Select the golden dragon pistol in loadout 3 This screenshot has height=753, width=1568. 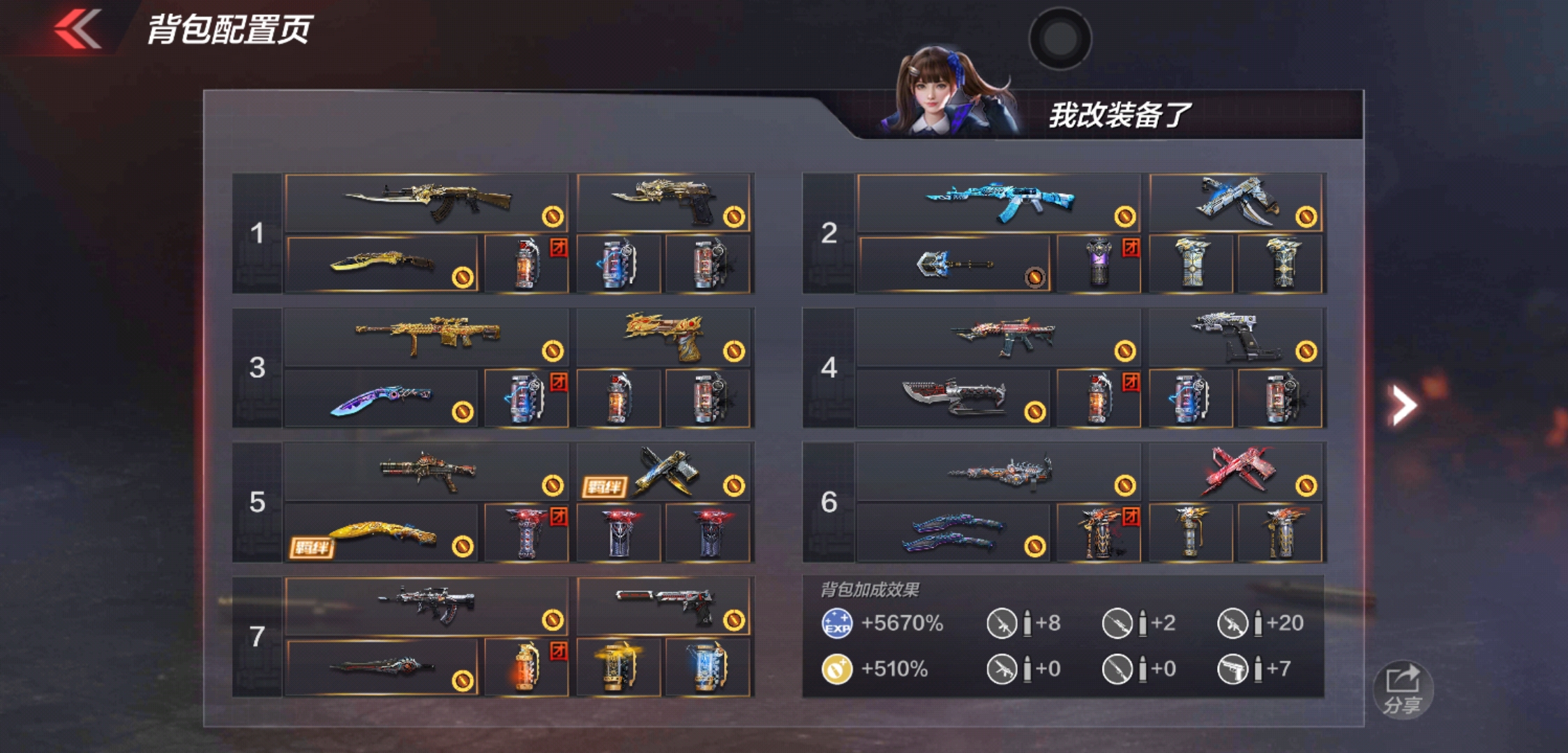tap(663, 337)
